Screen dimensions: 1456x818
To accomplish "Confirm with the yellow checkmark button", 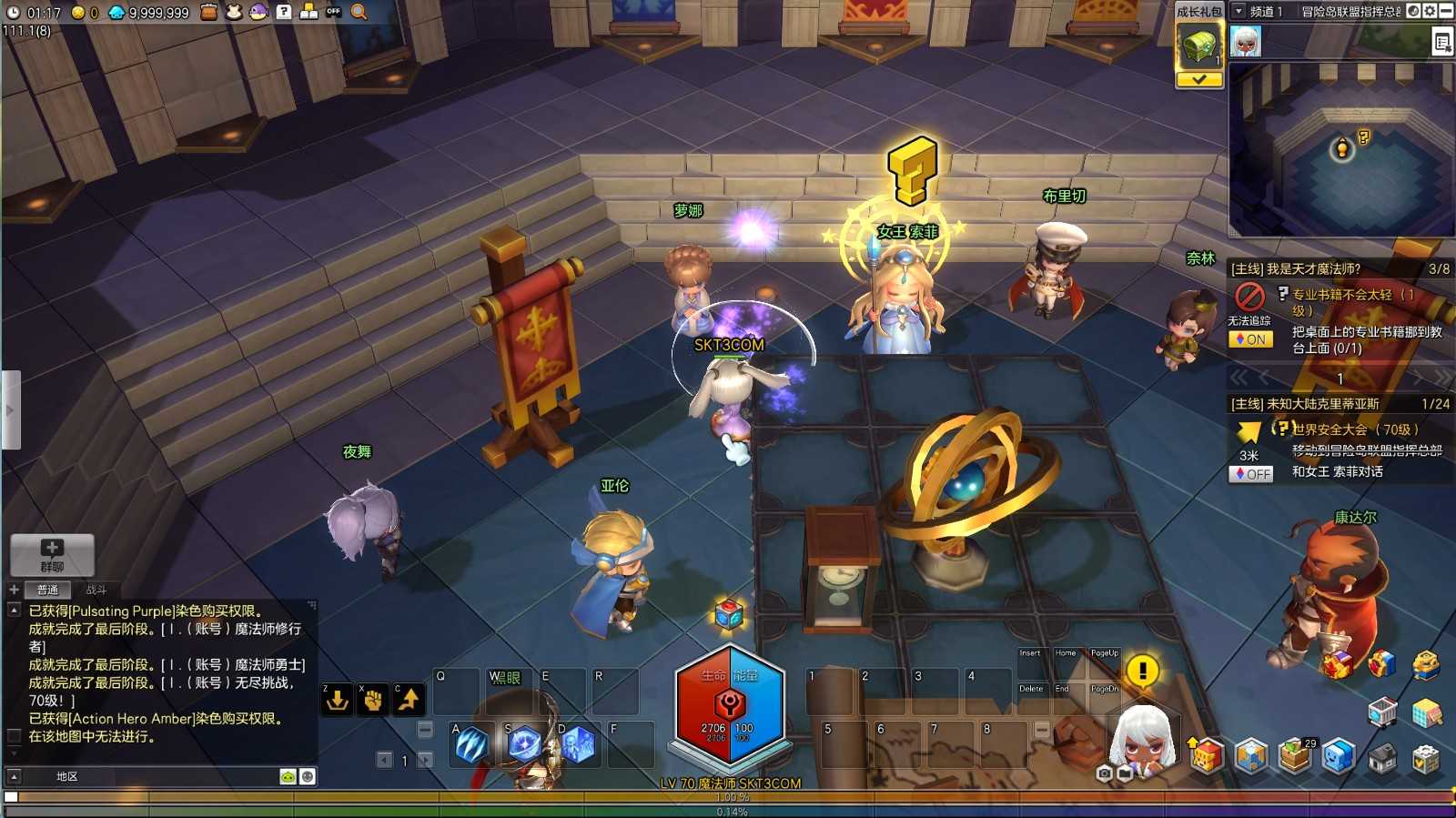I will point(1198,80).
